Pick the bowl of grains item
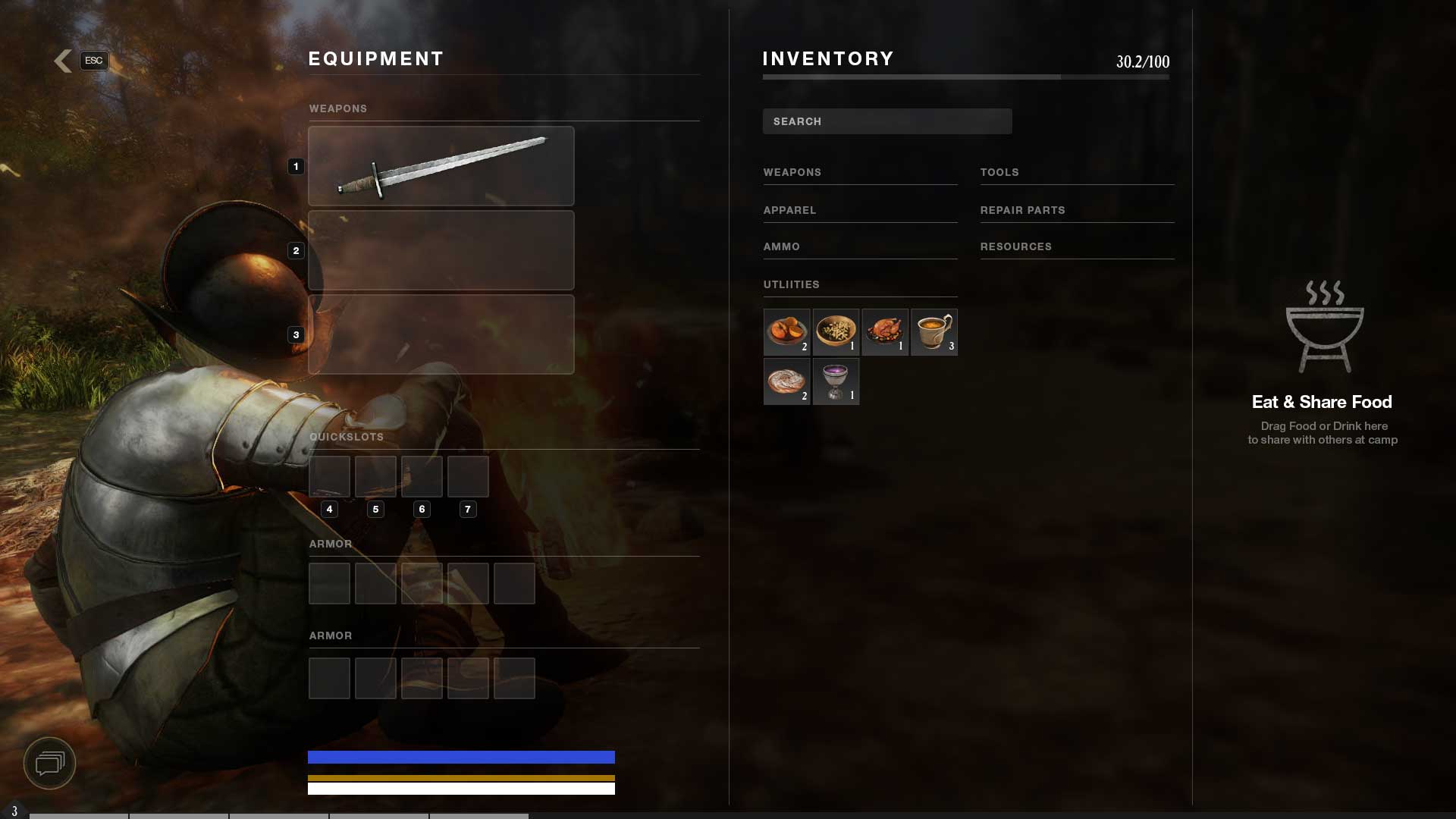The height and width of the screenshot is (819, 1456). pyautogui.click(x=836, y=332)
